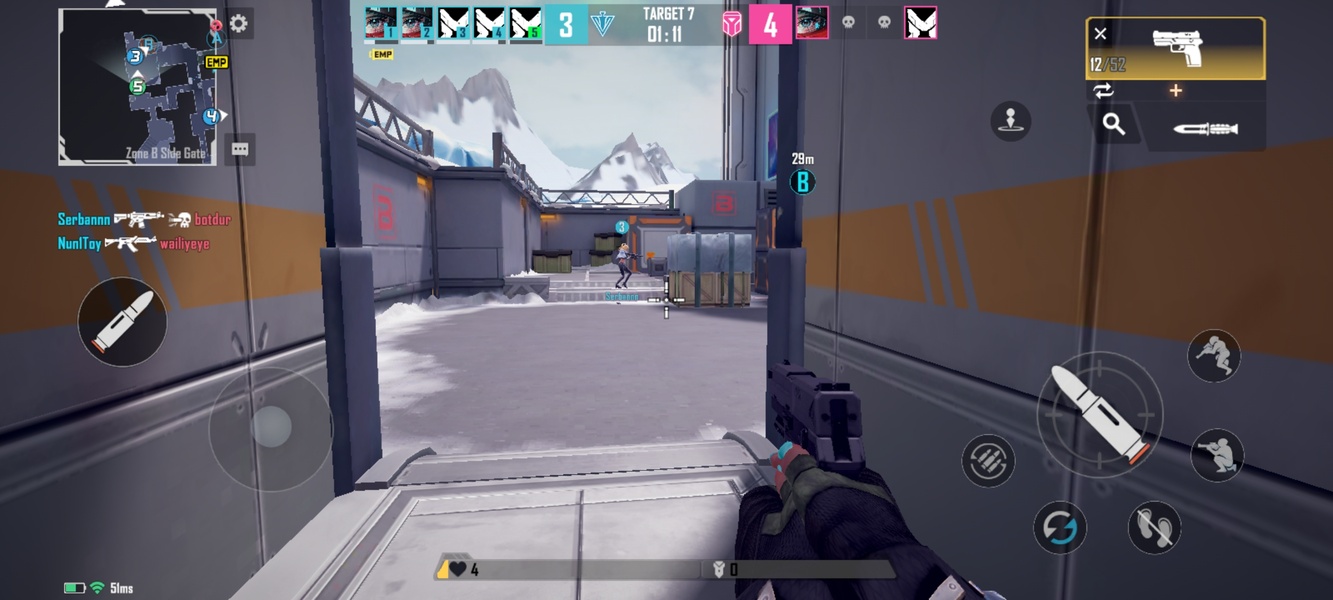
Task: Tap the orange plus icon under pistol
Action: [x=1176, y=91]
